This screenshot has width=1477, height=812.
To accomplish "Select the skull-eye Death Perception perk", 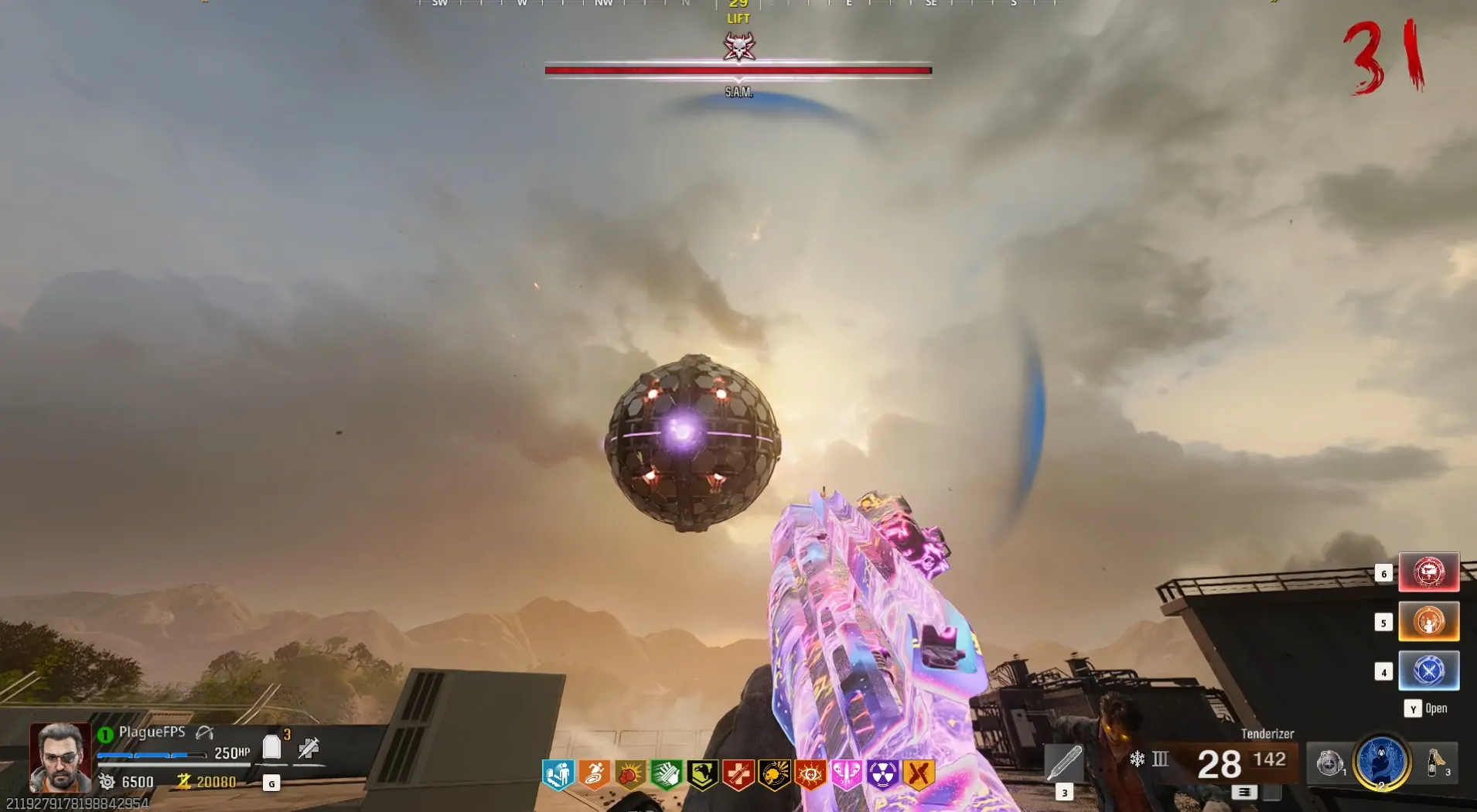I will tap(810, 774).
